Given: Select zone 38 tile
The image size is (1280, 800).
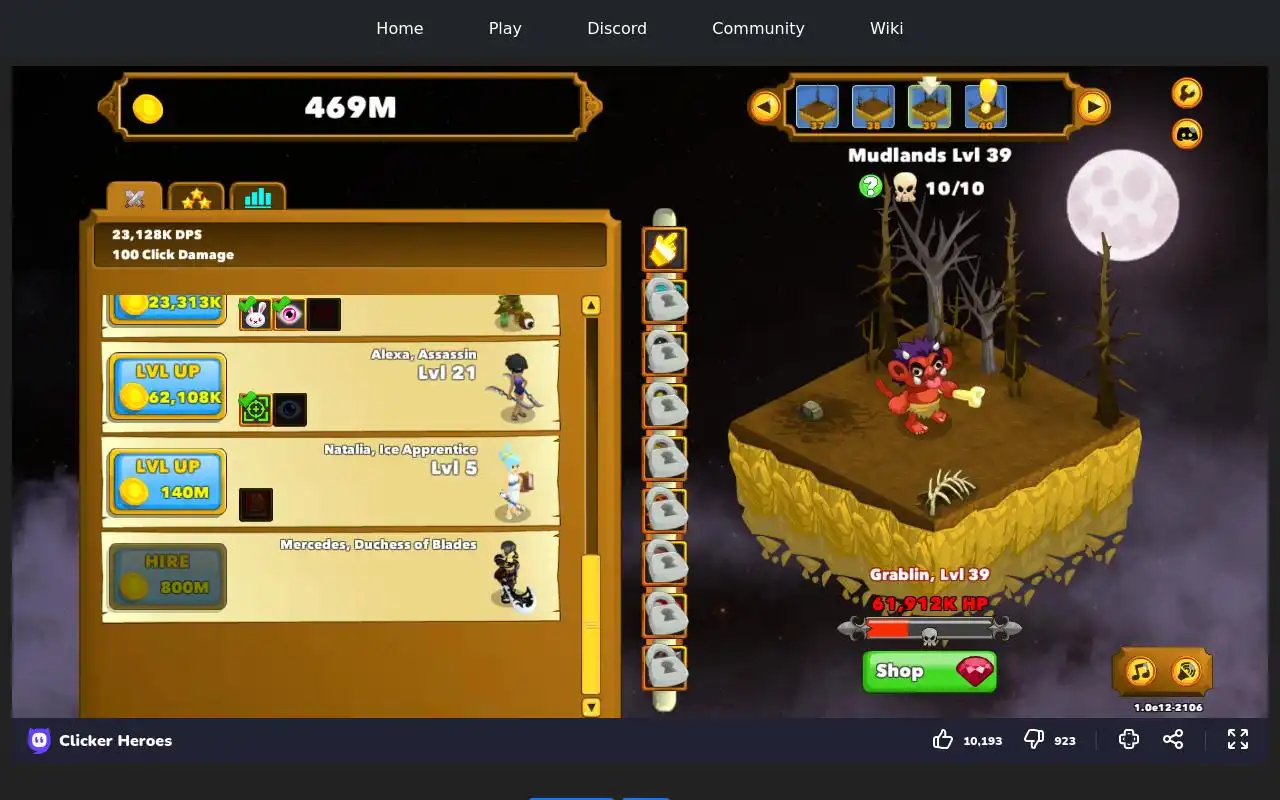Looking at the screenshot, I should coord(873,107).
